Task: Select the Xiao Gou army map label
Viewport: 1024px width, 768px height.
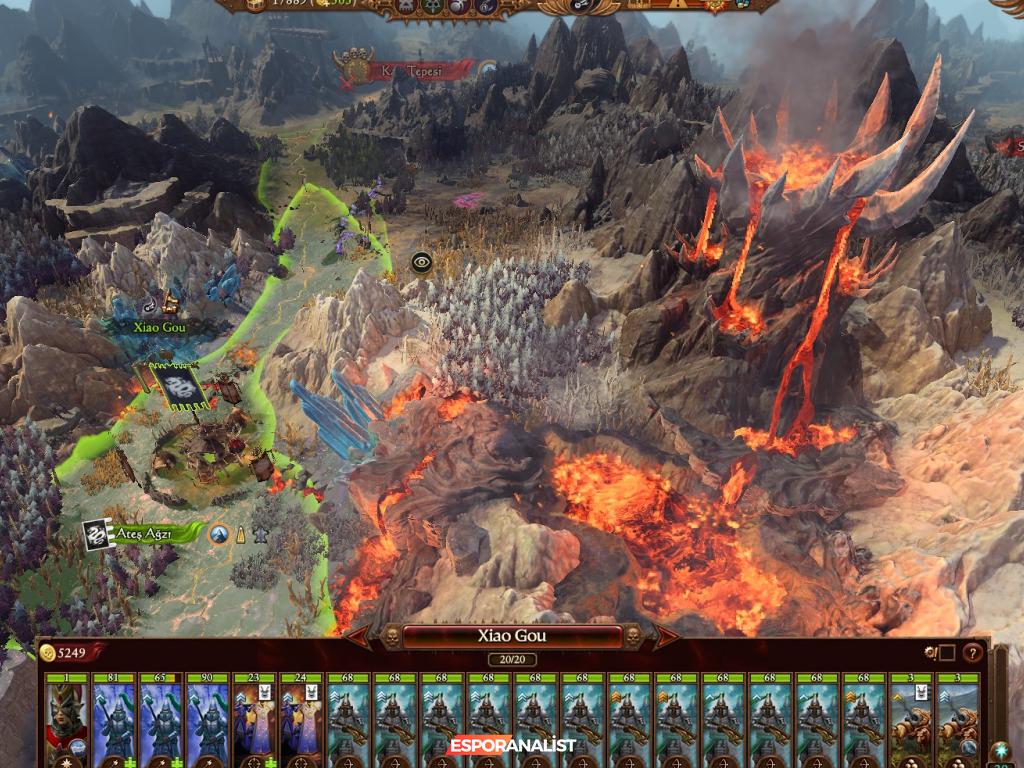Action: click(161, 326)
